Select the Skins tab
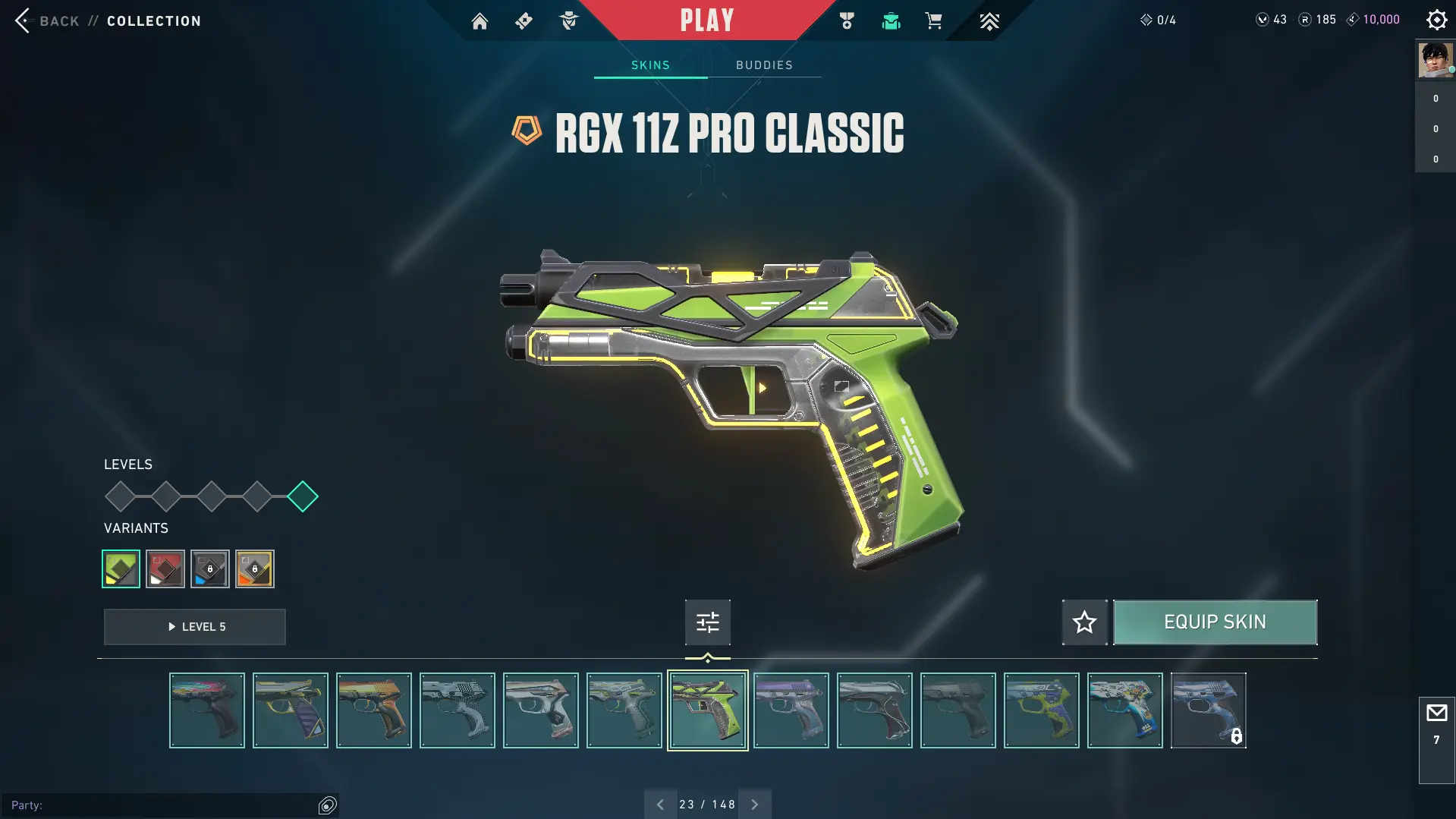This screenshot has width=1456, height=819. click(x=650, y=65)
